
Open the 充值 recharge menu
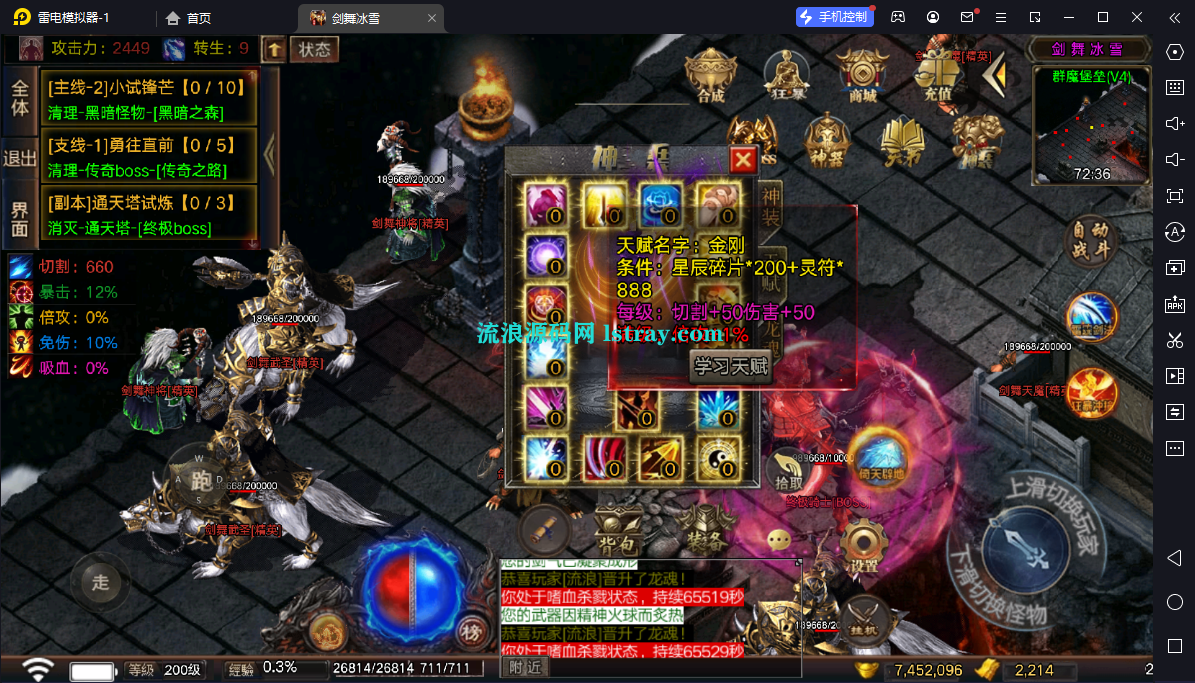pos(937,76)
